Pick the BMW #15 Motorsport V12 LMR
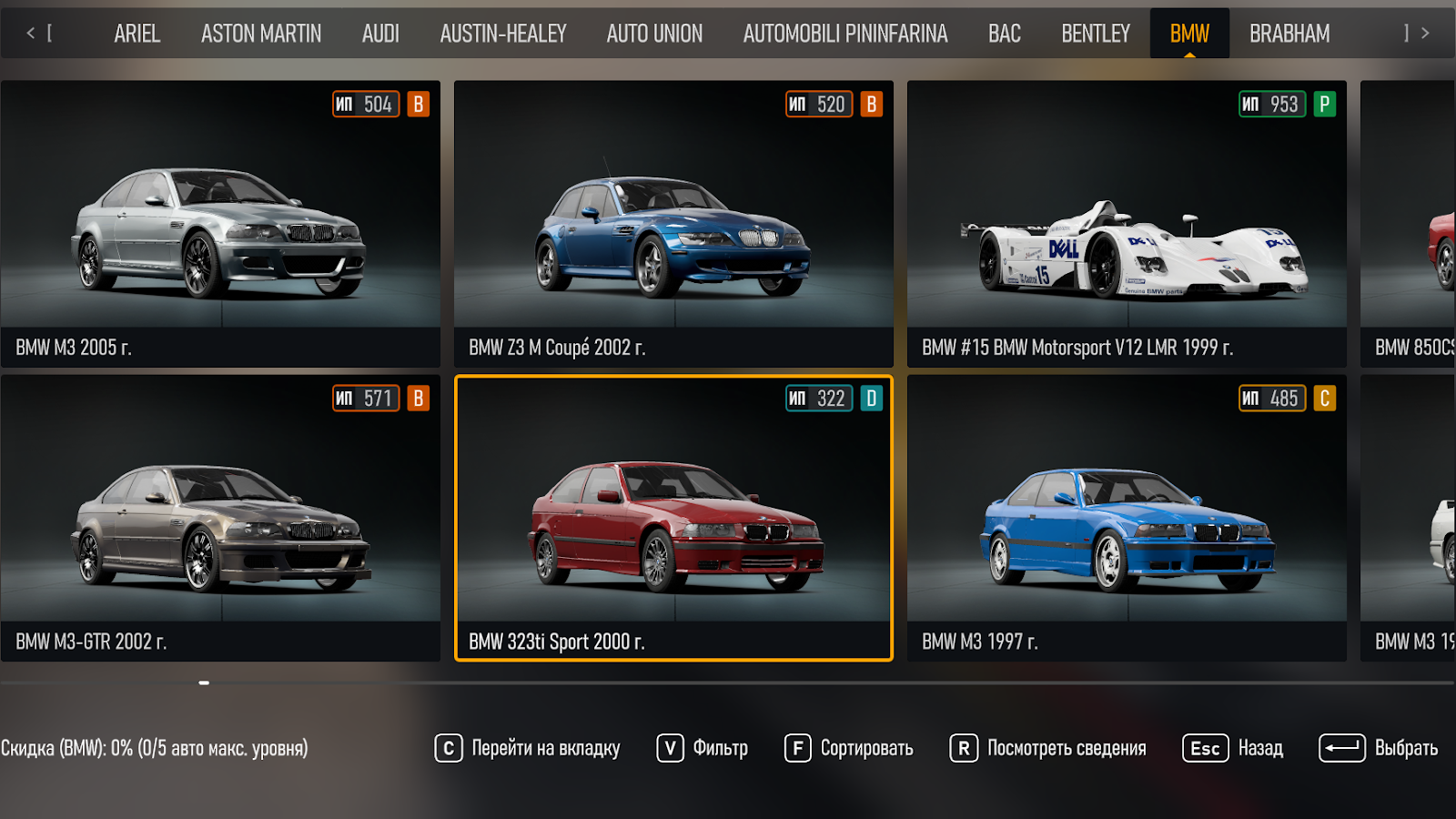The image size is (1456, 819). [x=1127, y=224]
